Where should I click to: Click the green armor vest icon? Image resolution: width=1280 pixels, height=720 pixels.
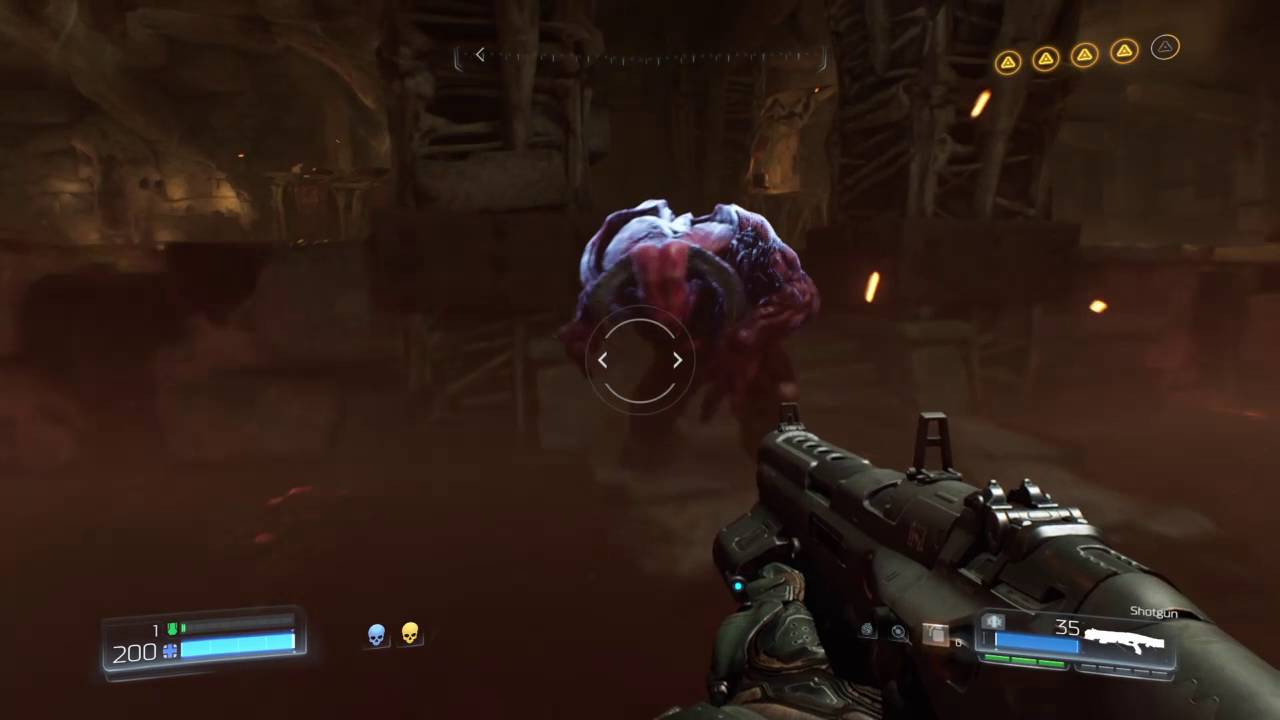172,629
